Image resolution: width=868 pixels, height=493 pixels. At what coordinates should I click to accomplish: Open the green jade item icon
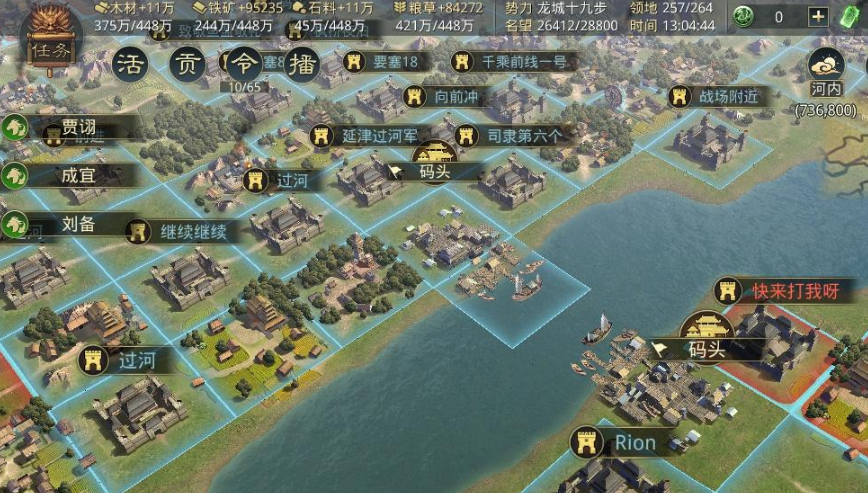coord(742,16)
